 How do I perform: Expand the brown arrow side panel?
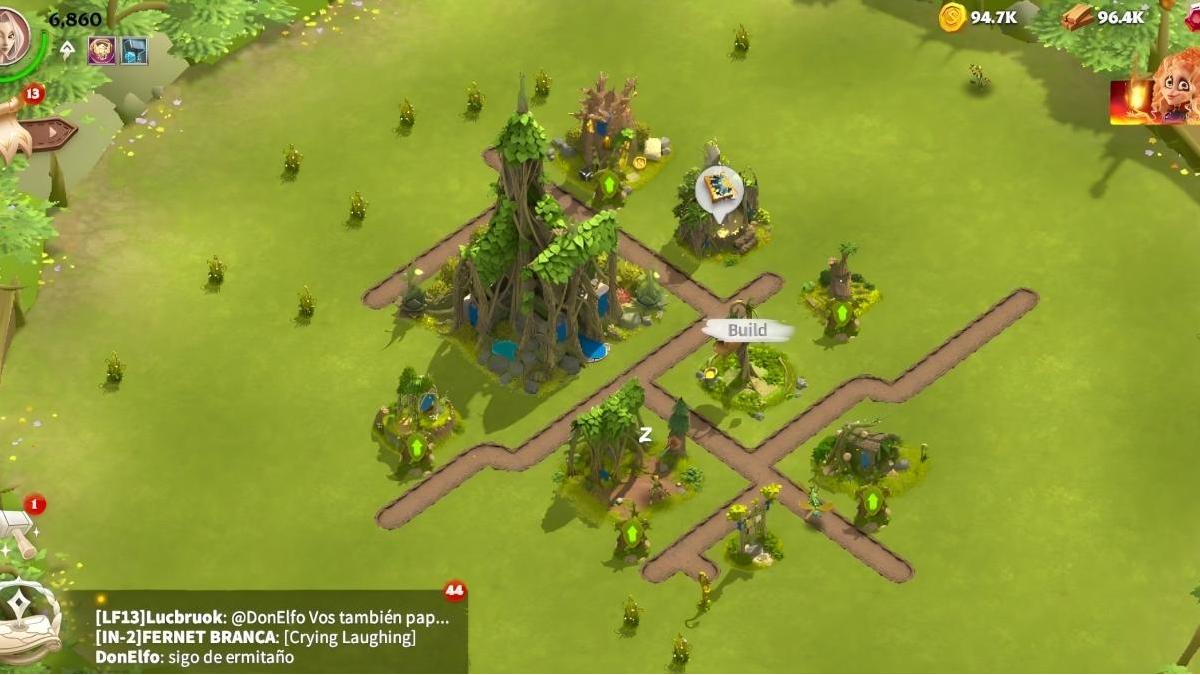[x=52, y=131]
